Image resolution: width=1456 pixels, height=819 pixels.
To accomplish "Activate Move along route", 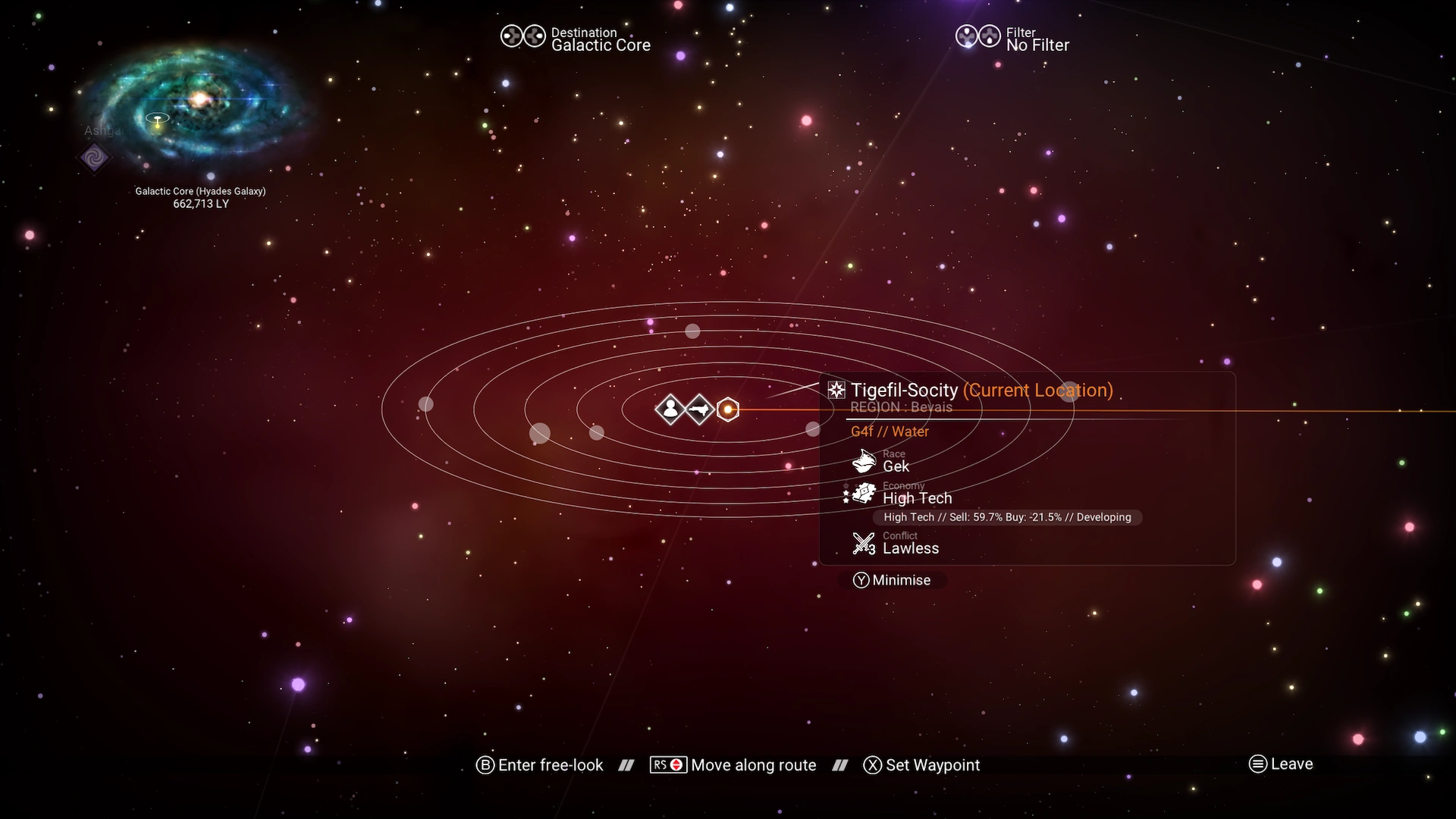I will coord(733,765).
